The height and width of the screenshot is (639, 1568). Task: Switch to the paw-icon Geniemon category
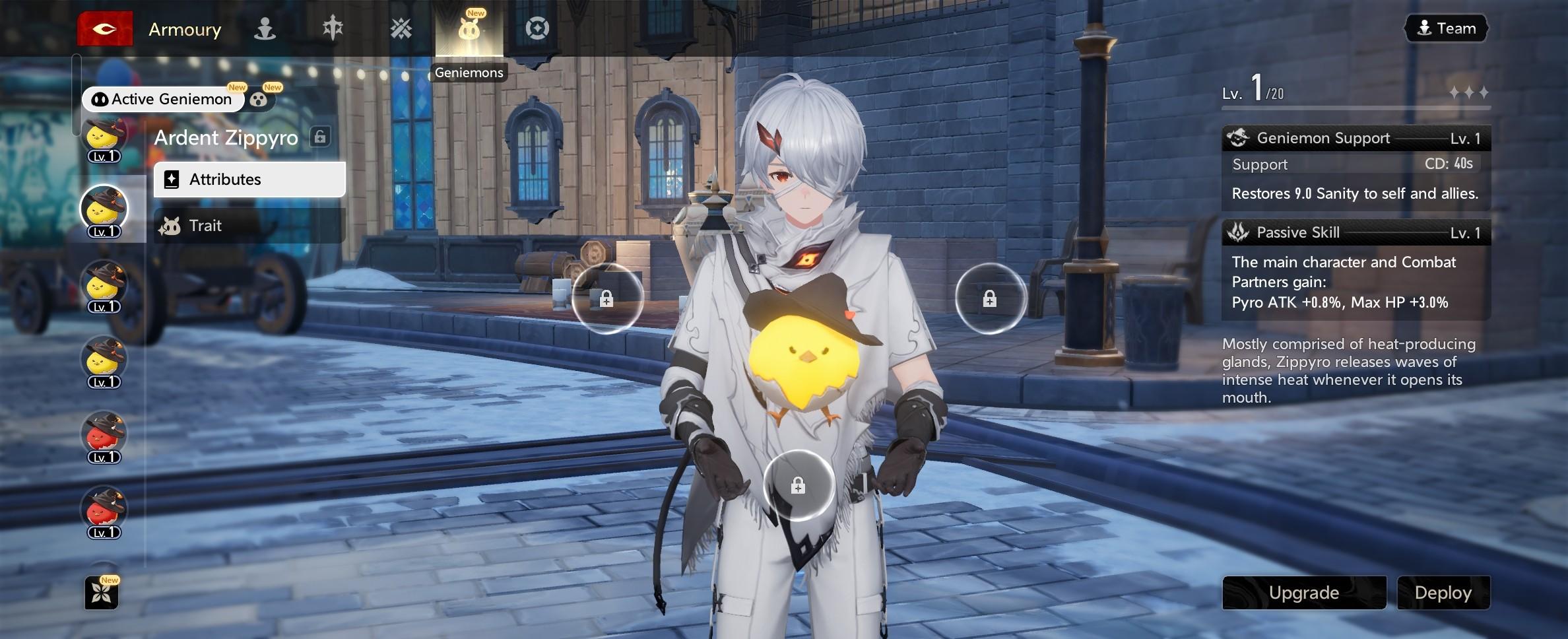(259, 100)
